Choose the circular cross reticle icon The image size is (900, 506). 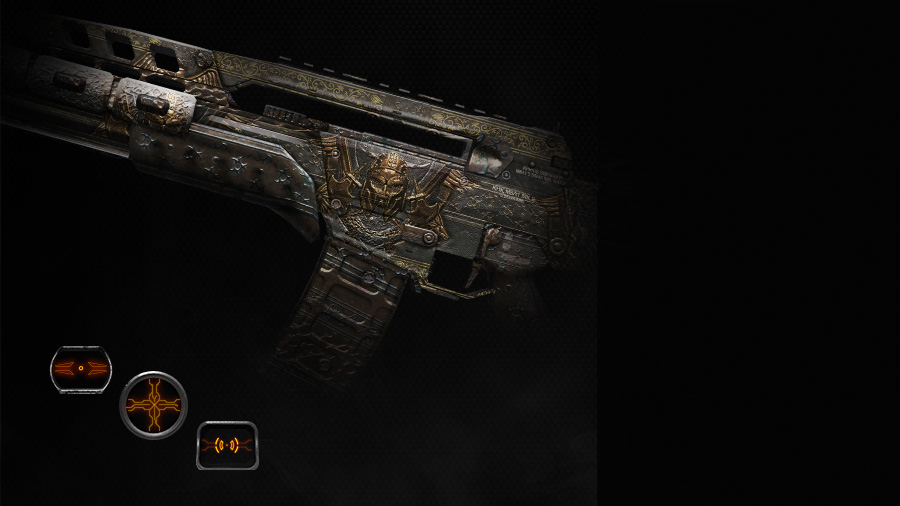(x=153, y=405)
